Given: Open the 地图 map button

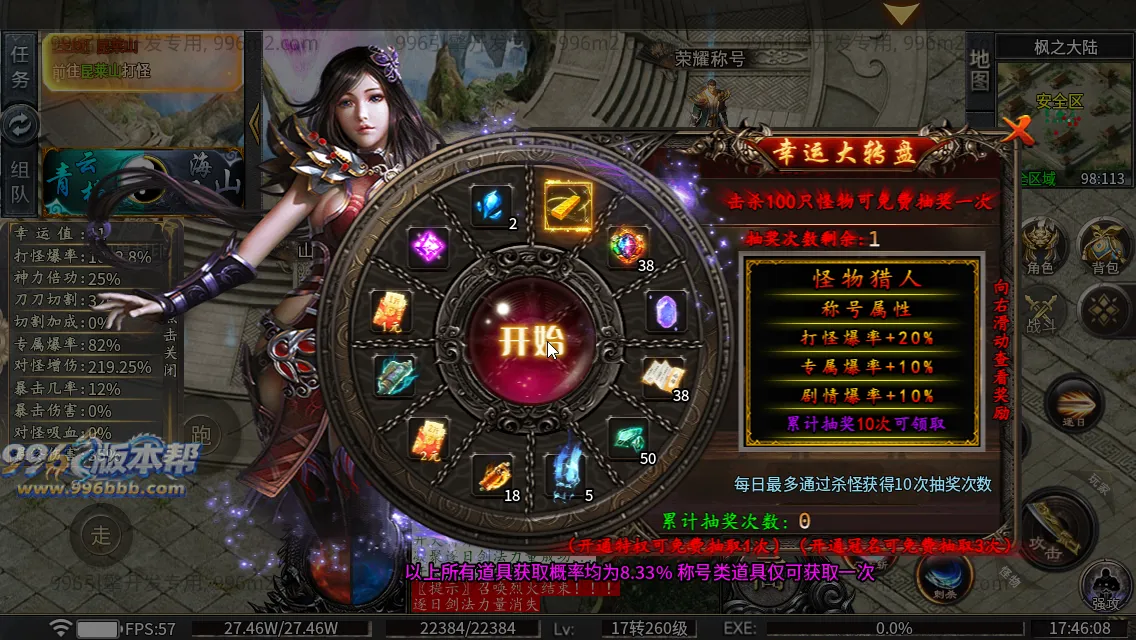Looking at the screenshot, I should point(980,66).
